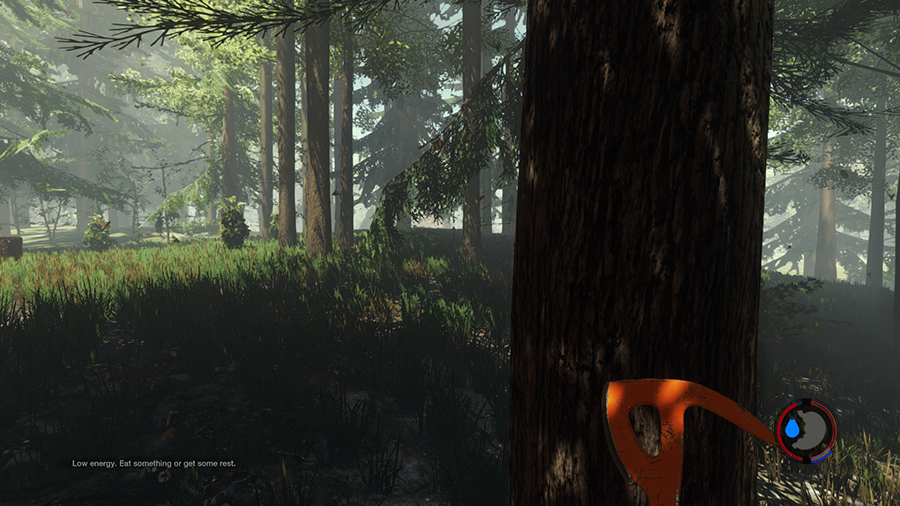Image resolution: width=900 pixels, height=506 pixels.
Task: Select the grey stomach hunger icon
Action: click(815, 430)
